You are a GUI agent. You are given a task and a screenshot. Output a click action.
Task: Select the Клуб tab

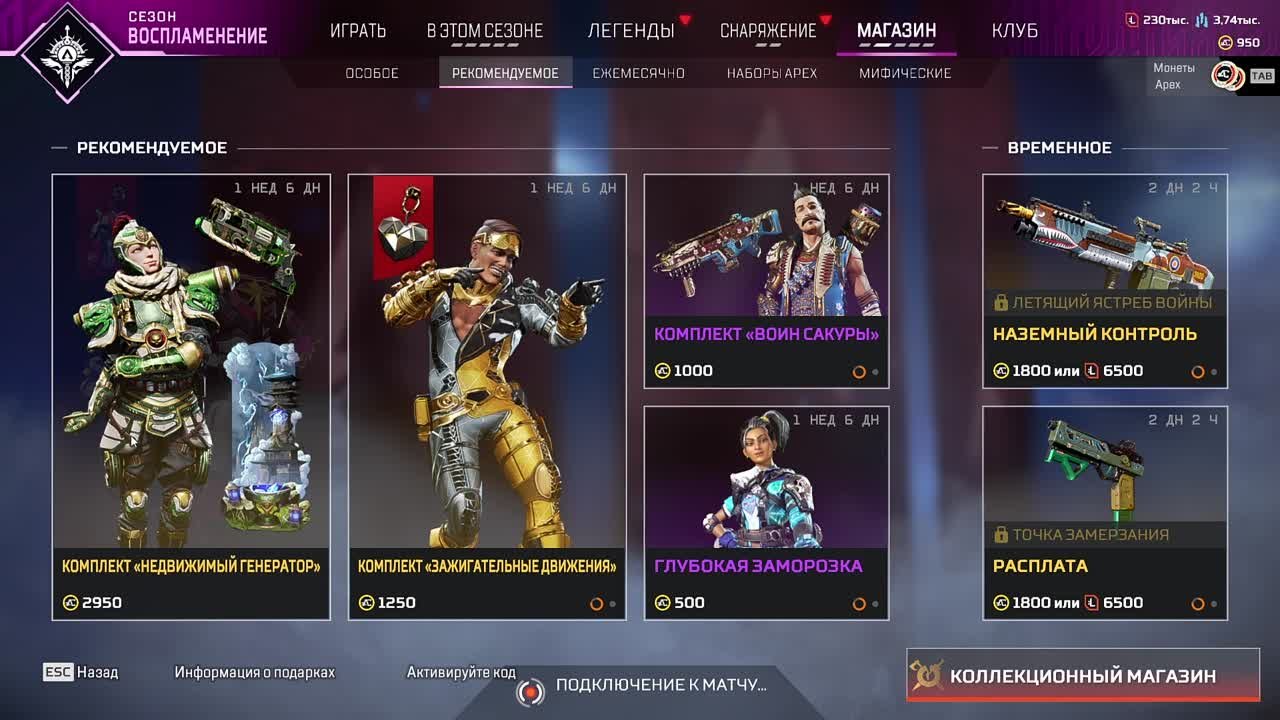[1014, 31]
